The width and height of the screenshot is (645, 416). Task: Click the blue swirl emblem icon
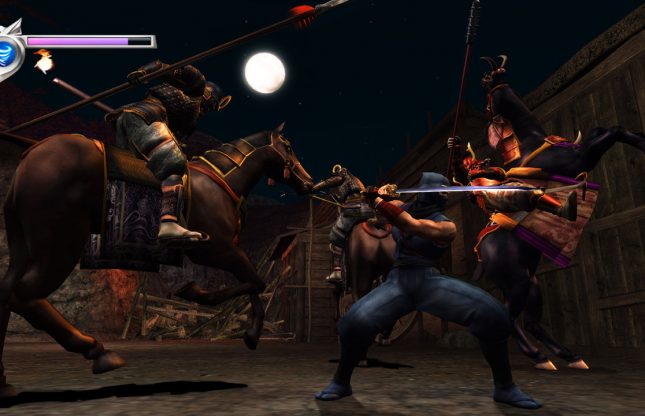(x=9, y=51)
